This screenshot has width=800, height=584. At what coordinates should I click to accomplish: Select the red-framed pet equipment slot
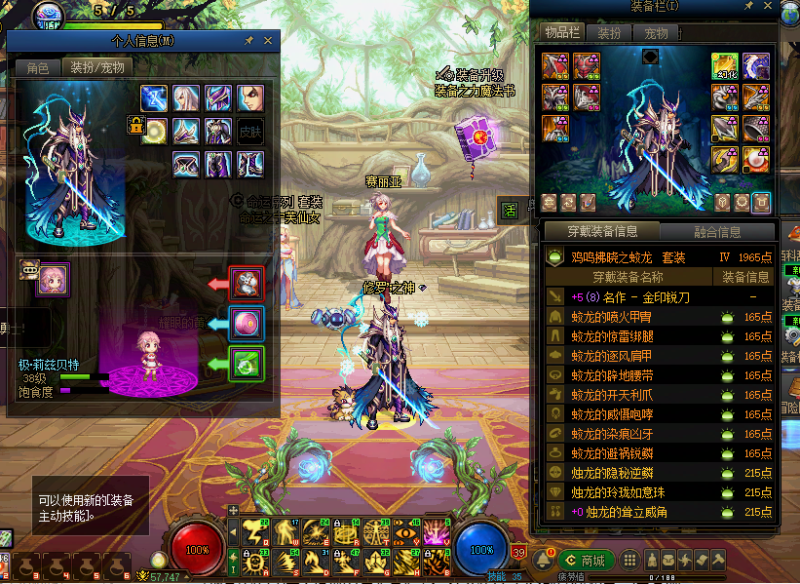[x=246, y=284]
